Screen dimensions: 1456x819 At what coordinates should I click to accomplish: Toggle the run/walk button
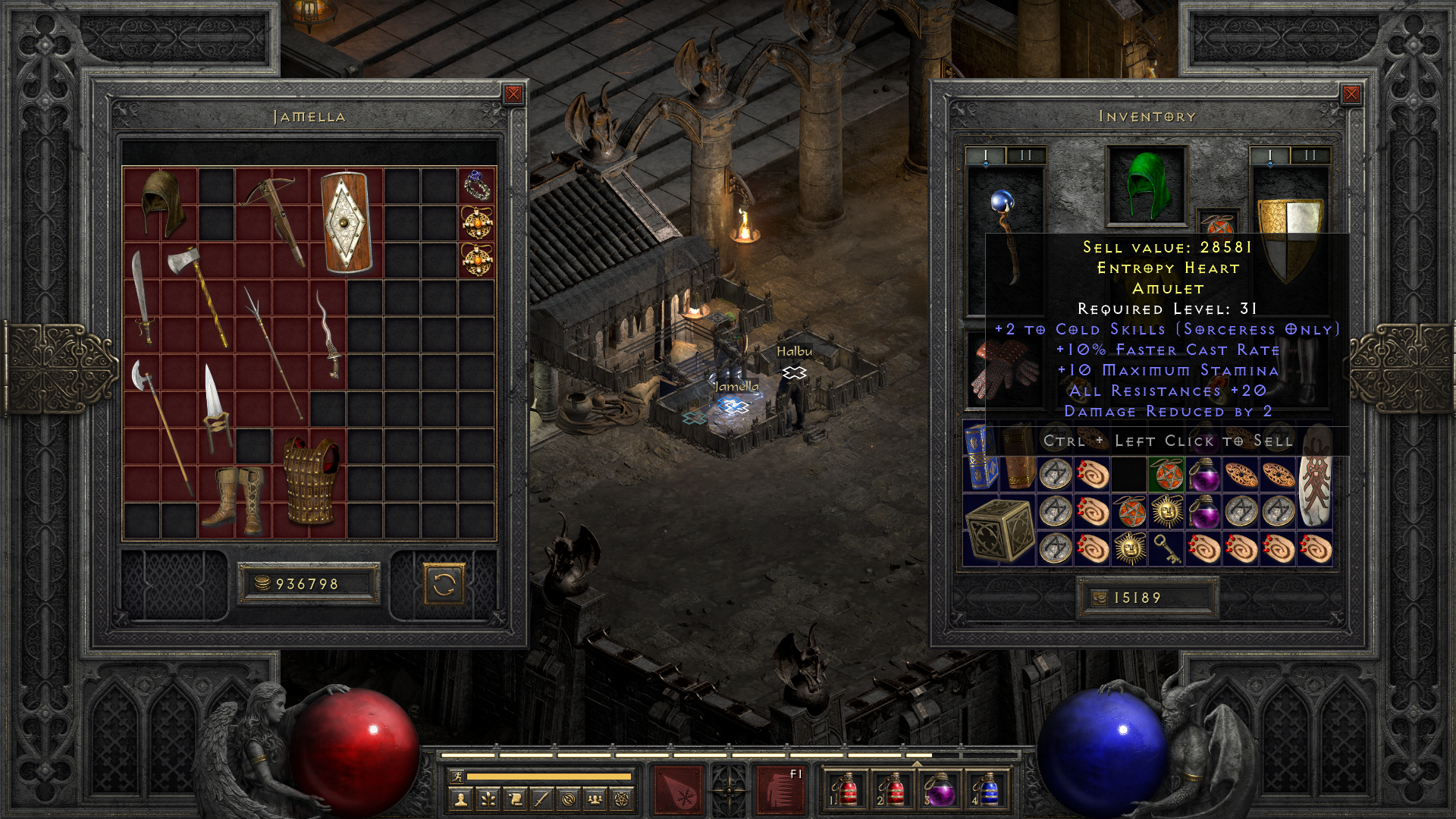point(457,777)
